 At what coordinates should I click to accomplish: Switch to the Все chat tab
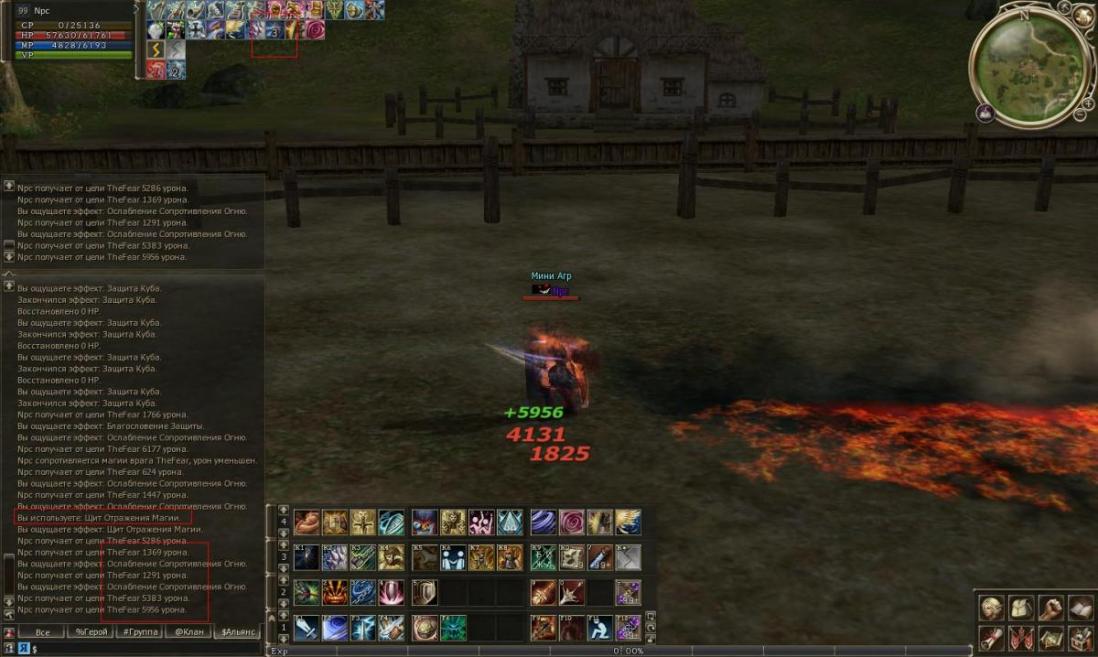pyautogui.click(x=42, y=632)
